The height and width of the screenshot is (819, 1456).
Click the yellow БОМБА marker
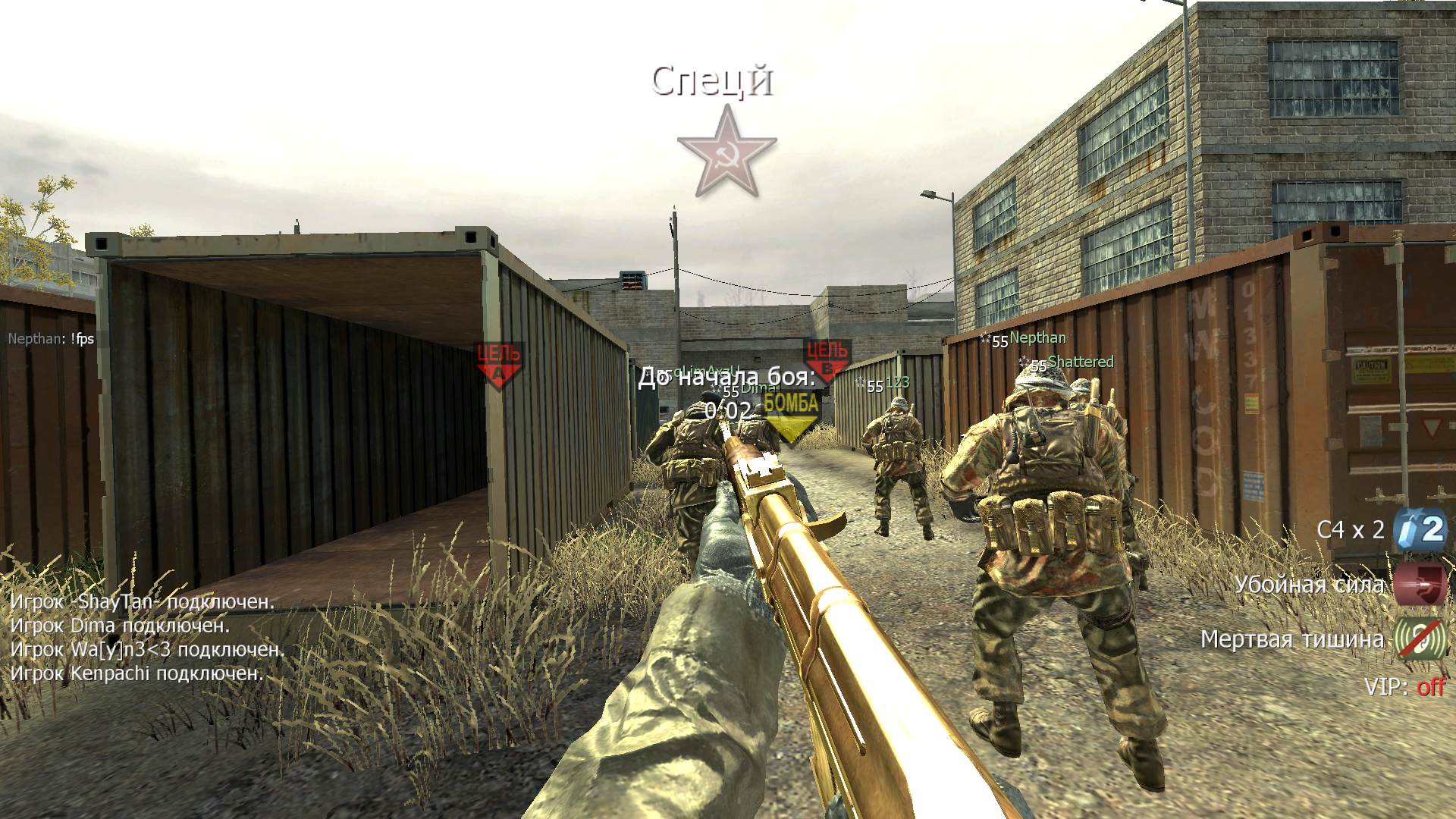790,415
